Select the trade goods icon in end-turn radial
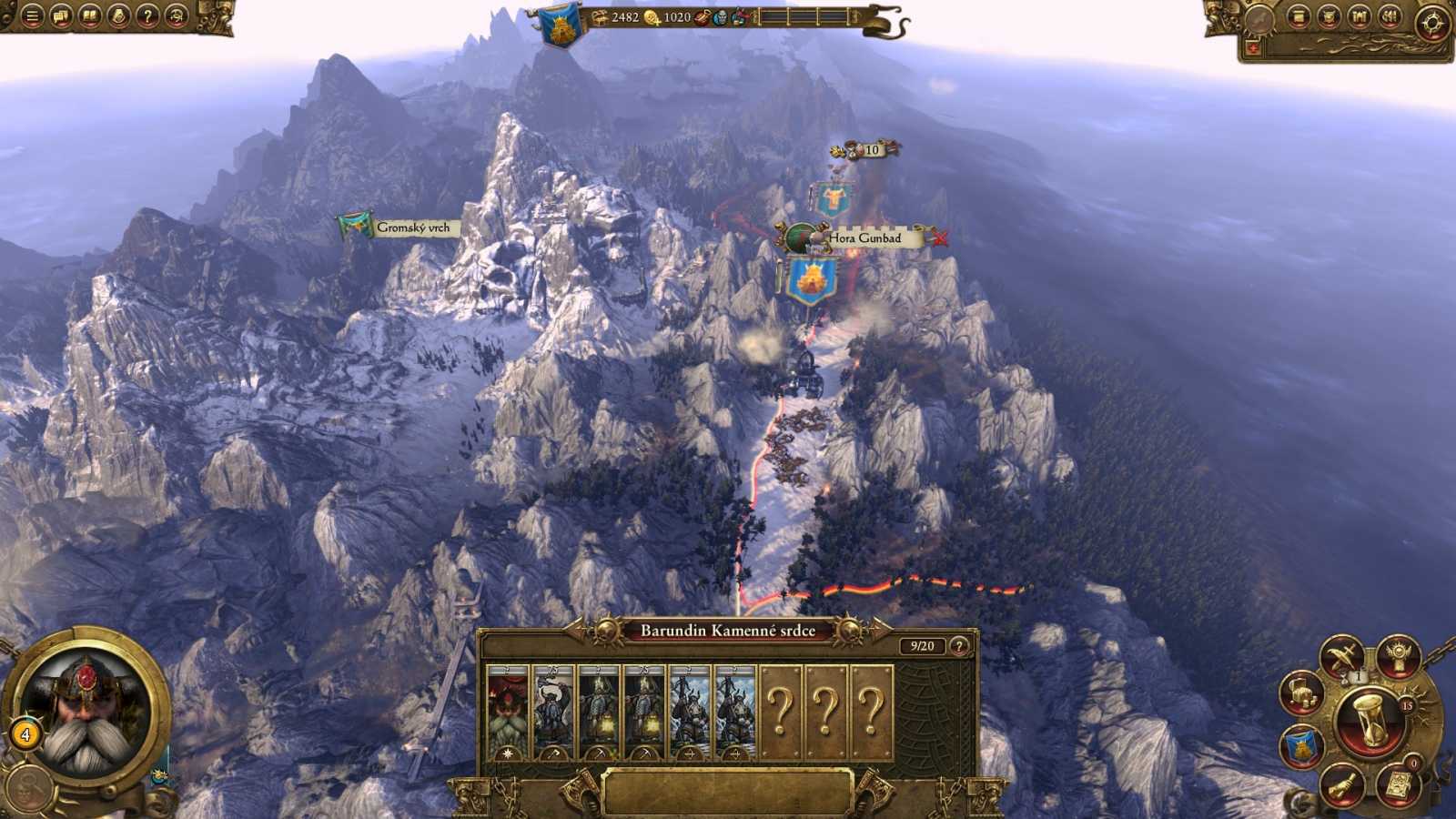 pos(1300,693)
